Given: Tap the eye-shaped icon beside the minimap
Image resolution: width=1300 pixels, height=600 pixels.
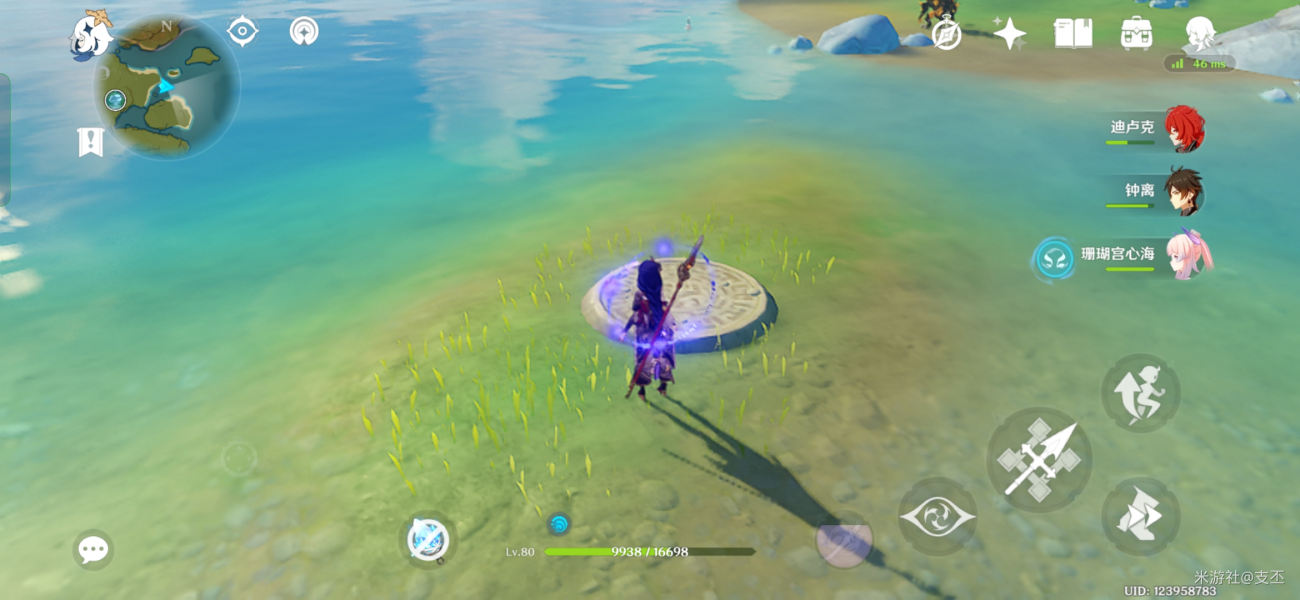Looking at the screenshot, I should click(242, 31).
